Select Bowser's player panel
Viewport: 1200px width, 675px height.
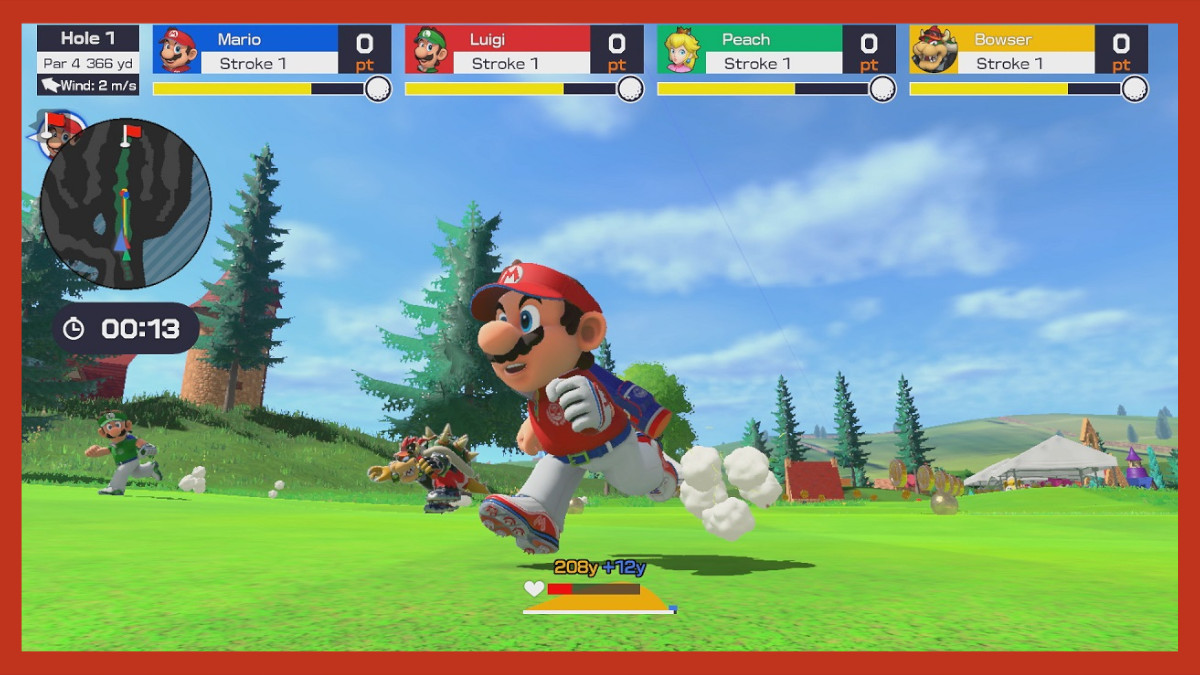tap(1028, 50)
